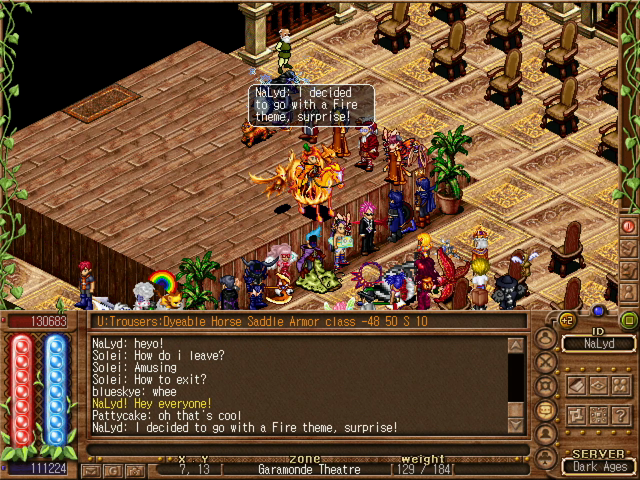This screenshot has width=640, height=480.
Task: Click the NaLyd ID name plate
Action: [x=598, y=344]
